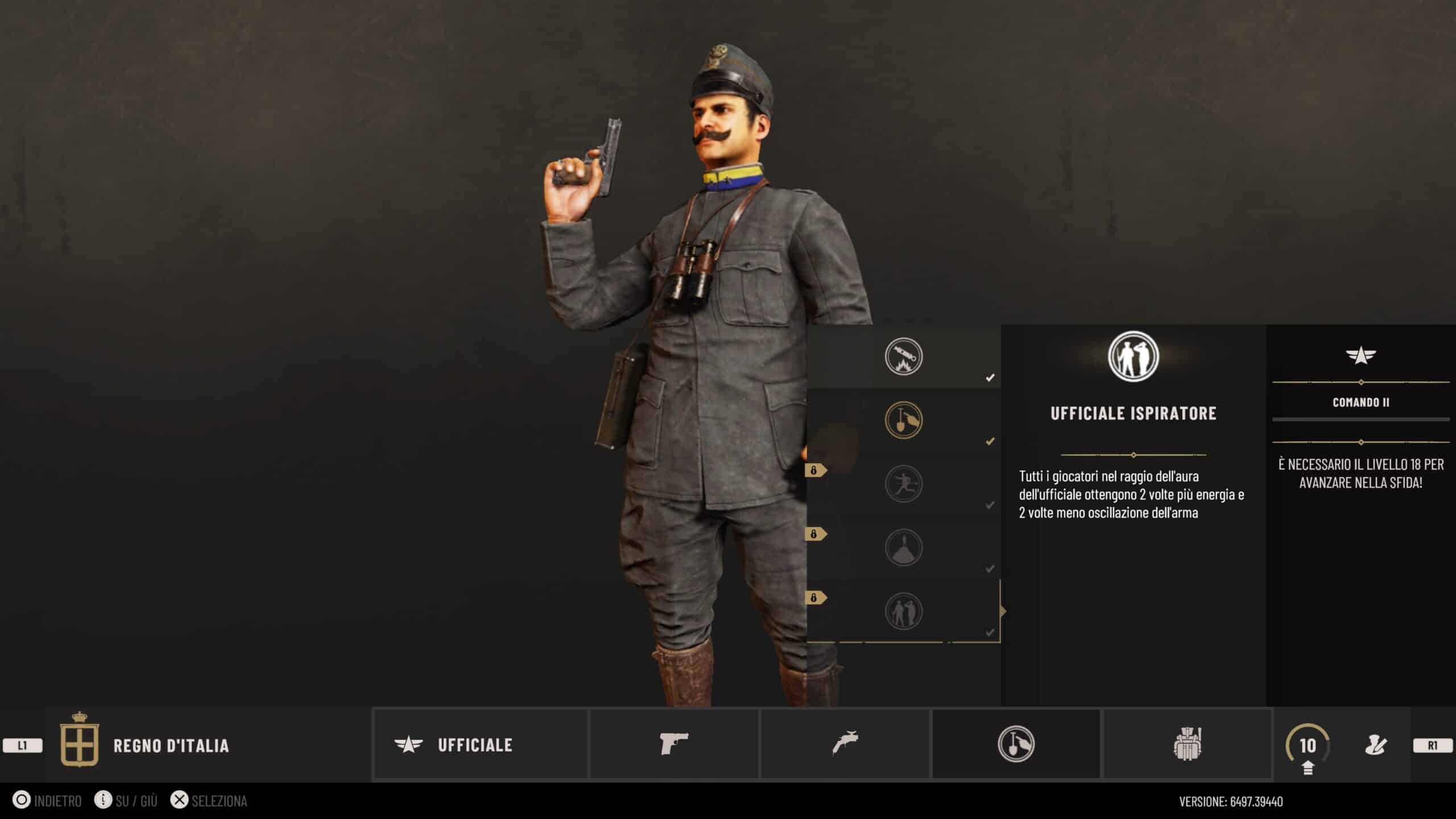Select the locked running soldier perk
The height and width of the screenshot is (819, 1456).
click(x=903, y=484)
